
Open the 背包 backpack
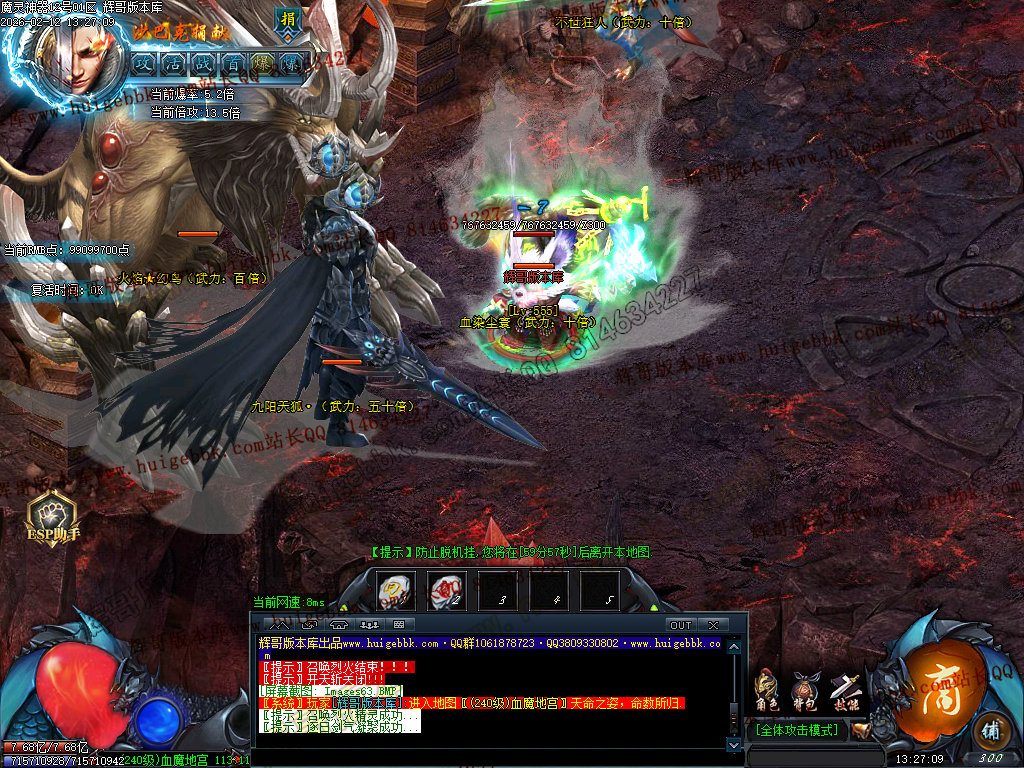click(806, 688)
